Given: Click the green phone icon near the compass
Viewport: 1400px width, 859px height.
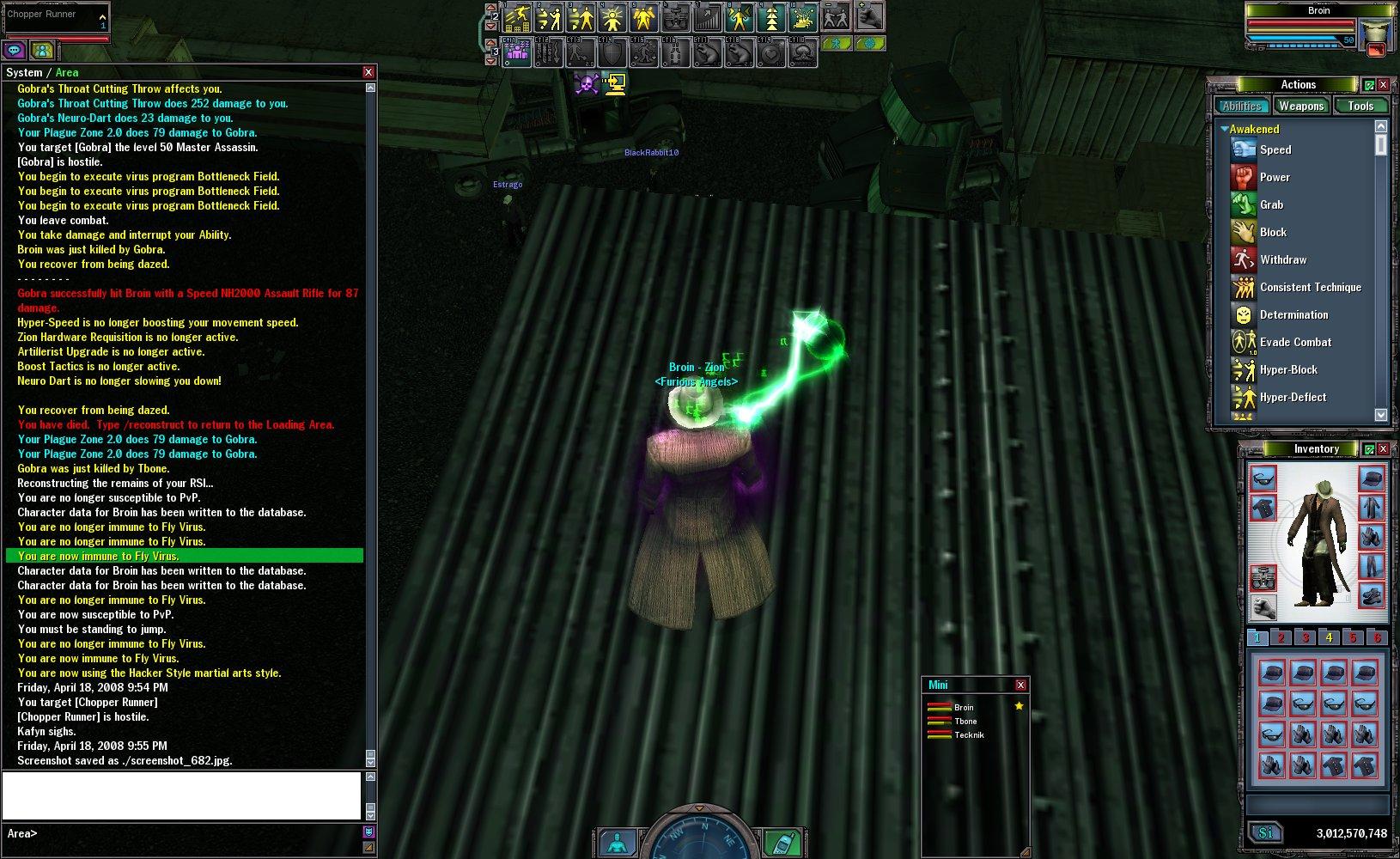Looking at the screenshot, I should click(783, 842).
